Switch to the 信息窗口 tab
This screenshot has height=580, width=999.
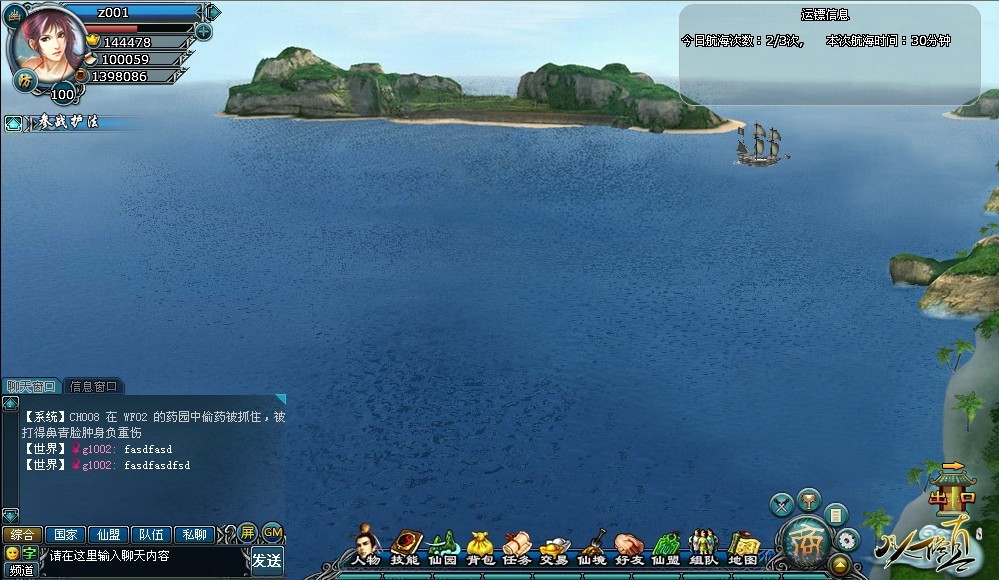point(94,386)
